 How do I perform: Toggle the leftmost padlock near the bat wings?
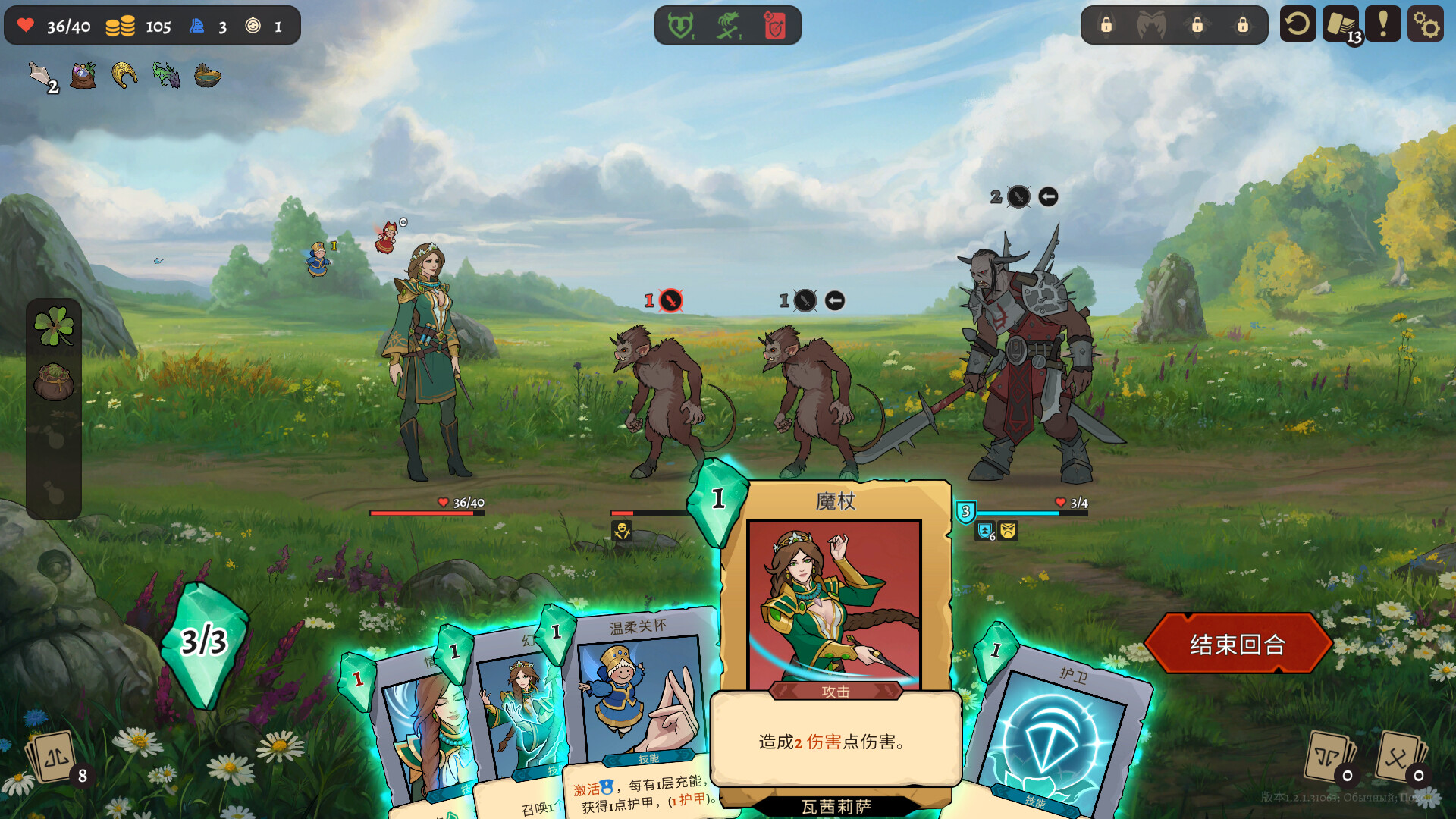tap(1106, 25)
